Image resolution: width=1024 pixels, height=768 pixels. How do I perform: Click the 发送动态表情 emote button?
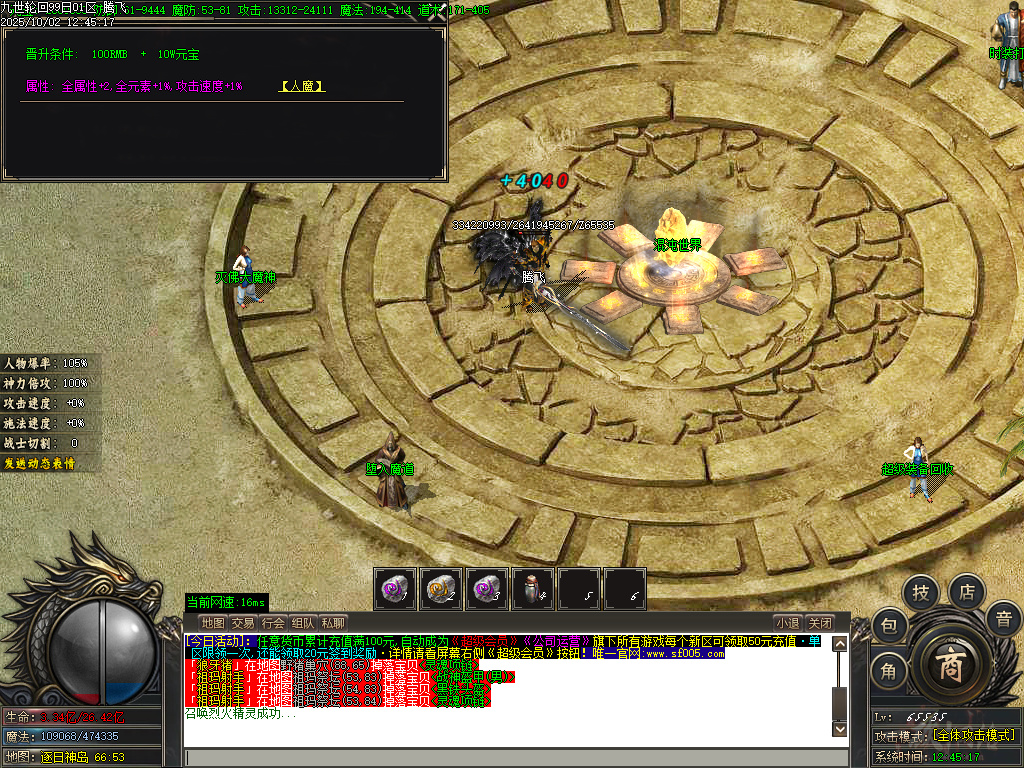(x=39, y=463)
